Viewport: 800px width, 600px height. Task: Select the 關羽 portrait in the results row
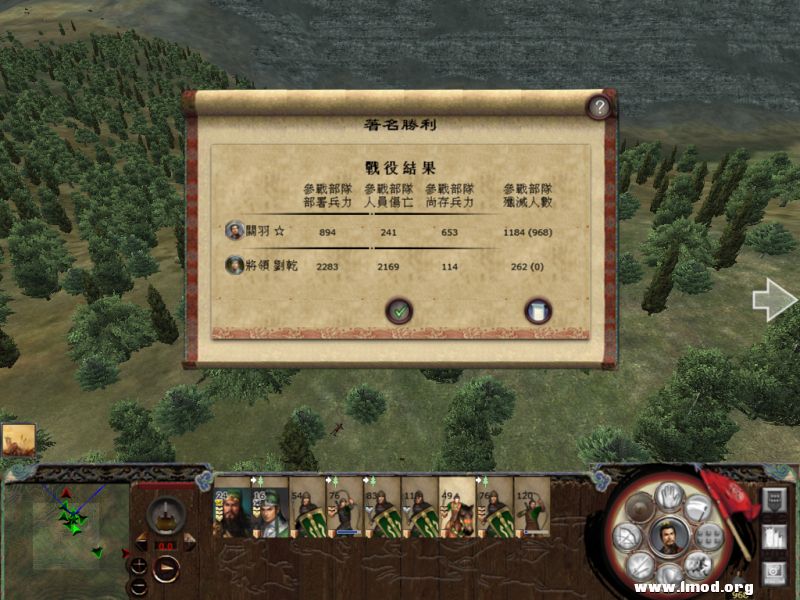234,231
